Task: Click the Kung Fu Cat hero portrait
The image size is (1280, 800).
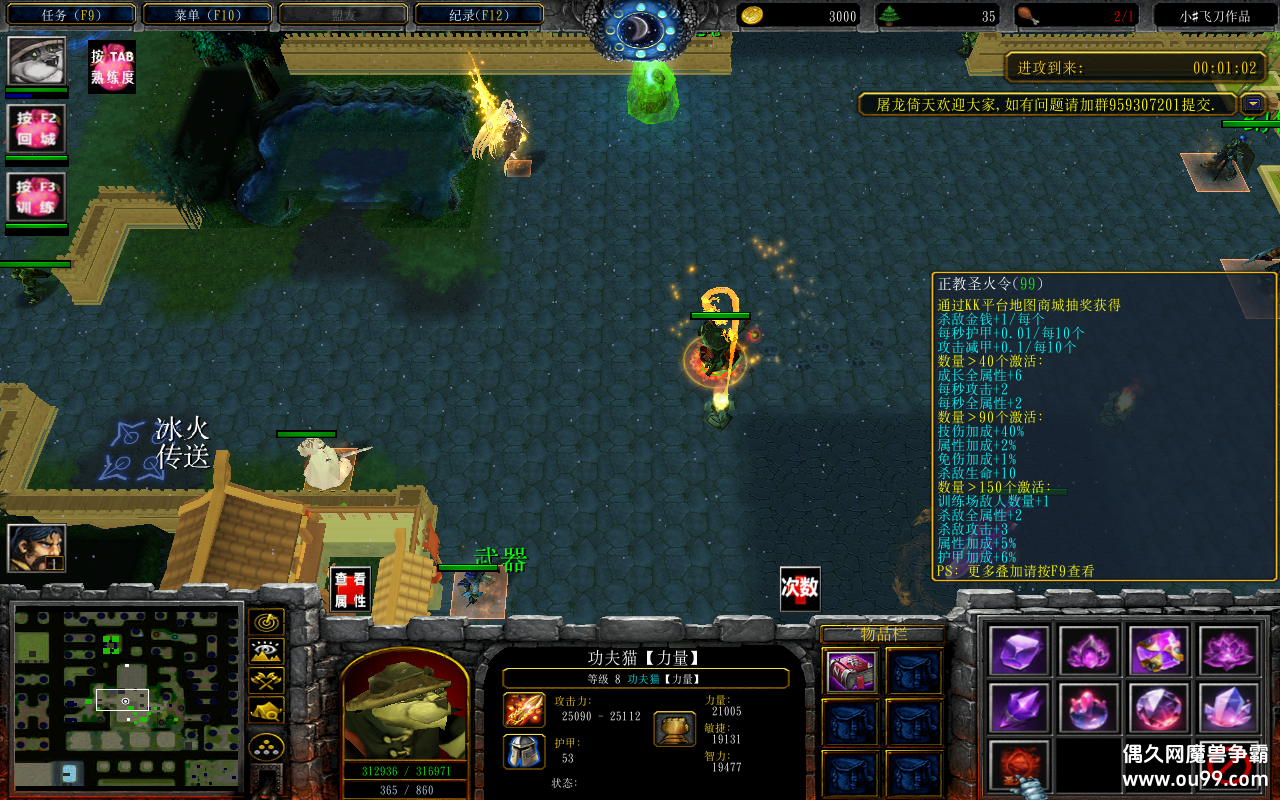Action: [x=405, y=708]
